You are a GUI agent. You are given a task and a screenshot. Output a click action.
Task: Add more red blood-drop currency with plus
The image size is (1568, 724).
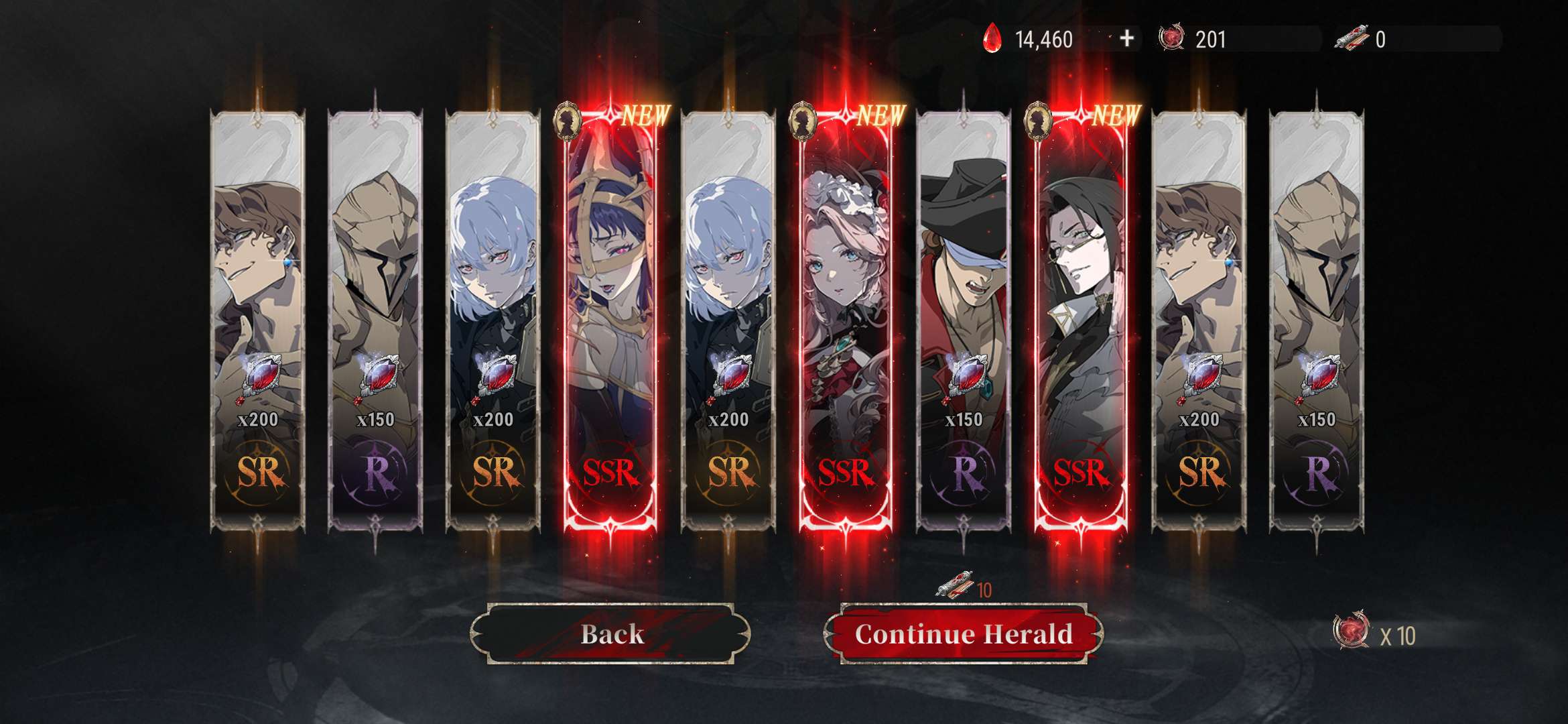point(1126,39)
